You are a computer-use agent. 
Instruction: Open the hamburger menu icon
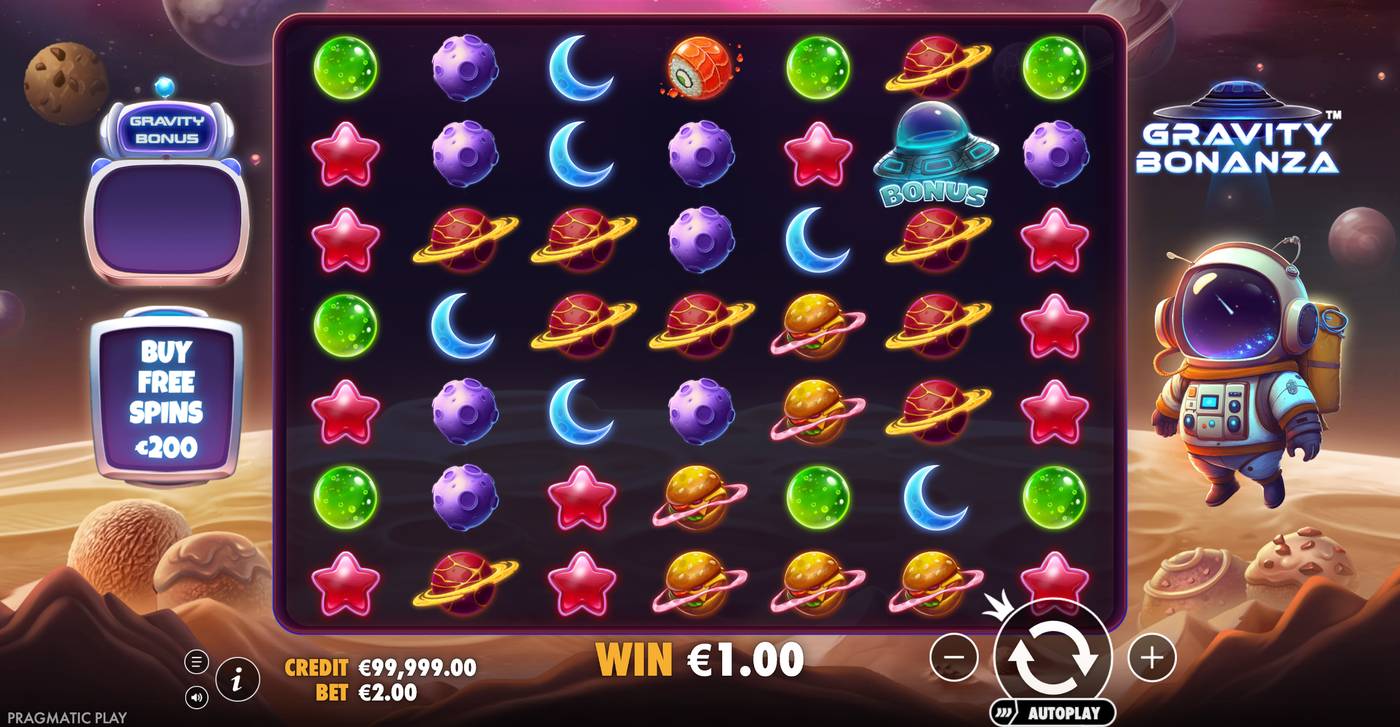pyautogui.click(x=196, y=659)
